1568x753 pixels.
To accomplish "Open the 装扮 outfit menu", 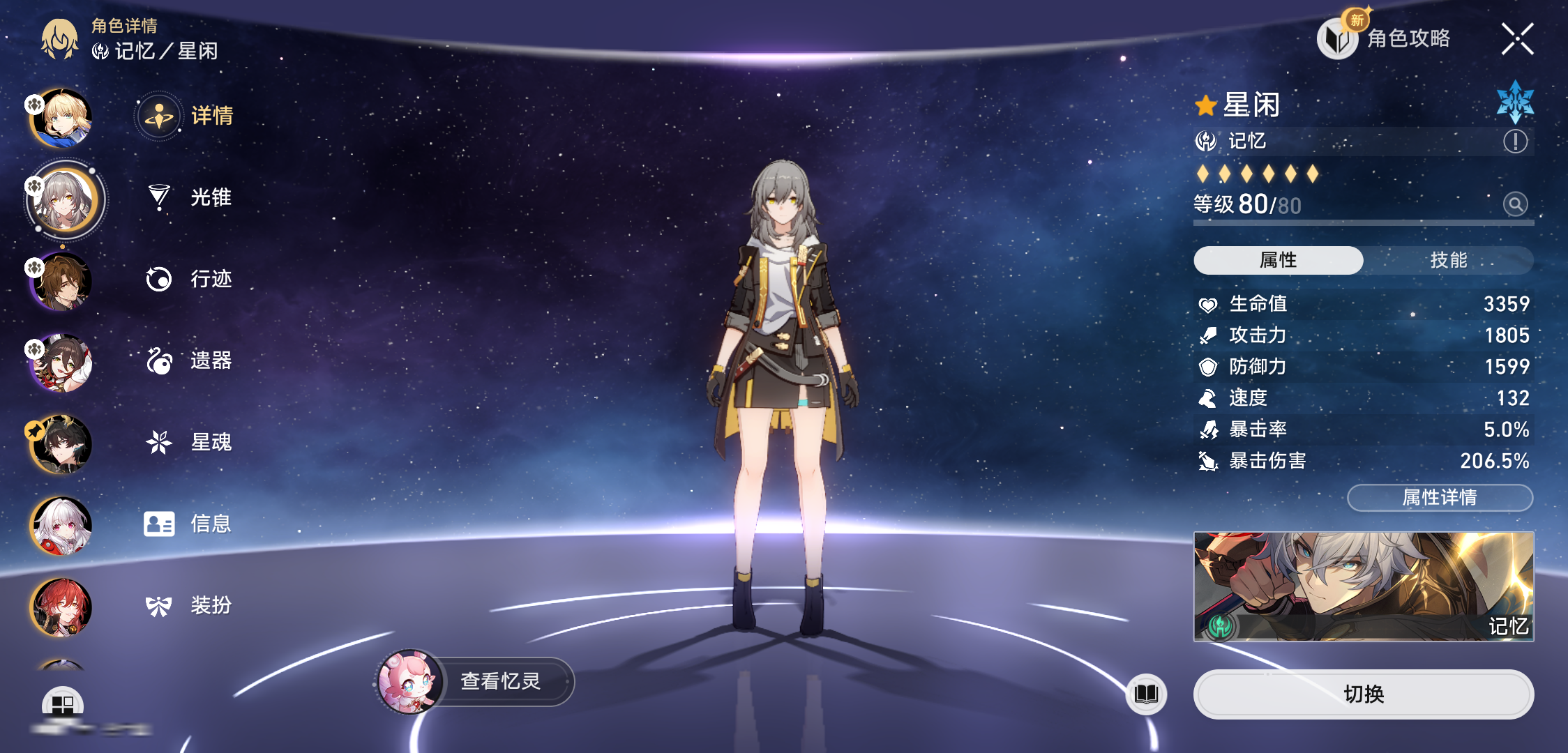I will click(190, 605).
